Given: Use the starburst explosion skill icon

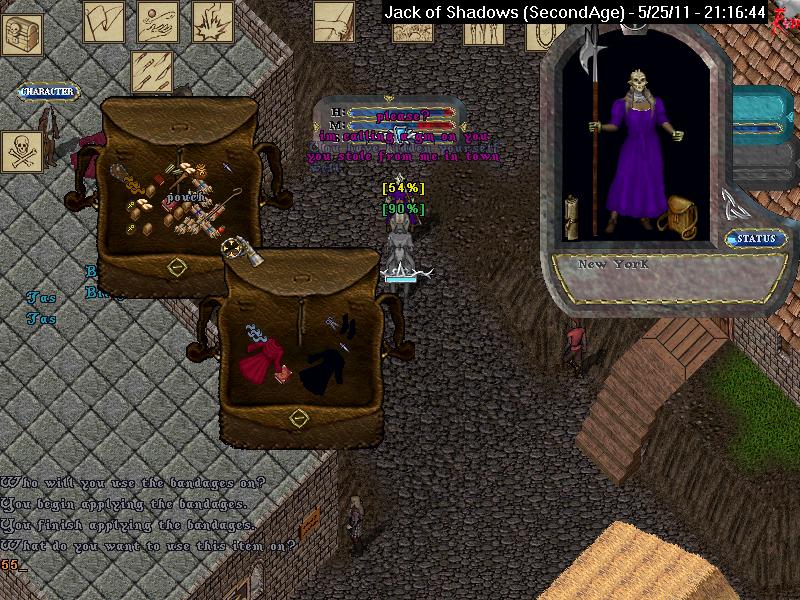Looking at the screenshot, I should 212,21.
